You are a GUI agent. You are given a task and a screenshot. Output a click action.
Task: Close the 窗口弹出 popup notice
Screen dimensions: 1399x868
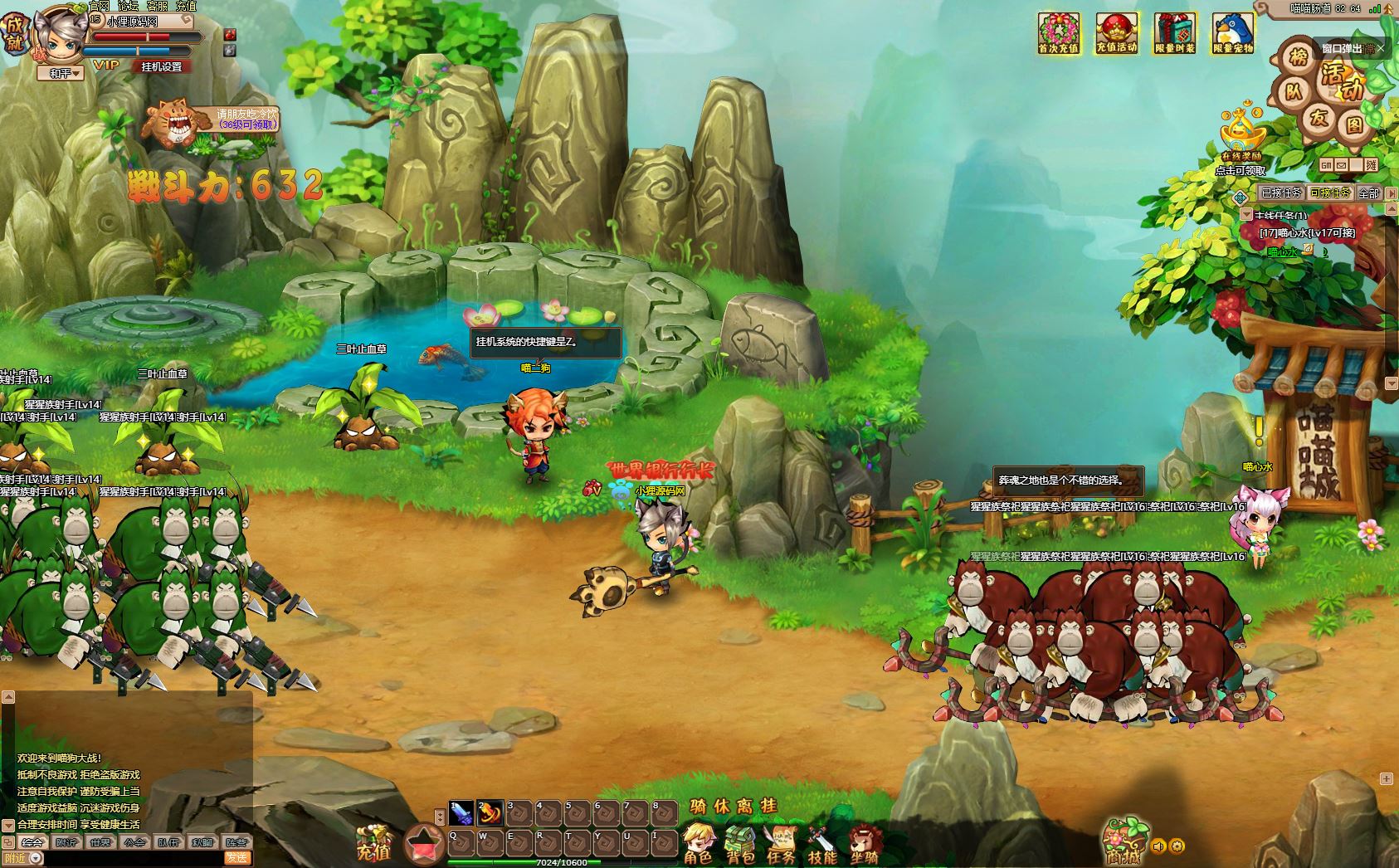pyautogui.click(x=1381, y=49)
